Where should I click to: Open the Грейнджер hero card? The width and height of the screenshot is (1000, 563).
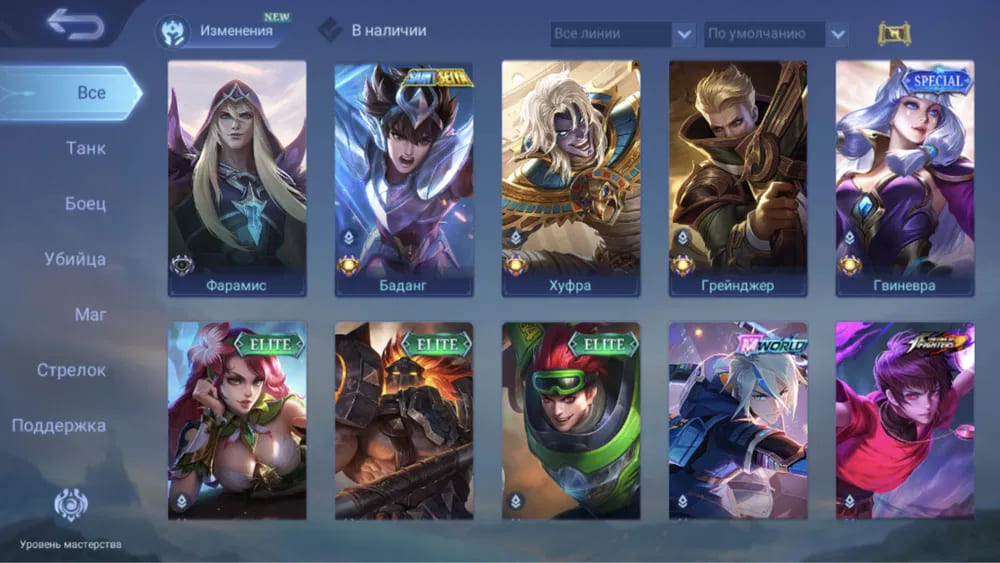(x=738, y=178)
